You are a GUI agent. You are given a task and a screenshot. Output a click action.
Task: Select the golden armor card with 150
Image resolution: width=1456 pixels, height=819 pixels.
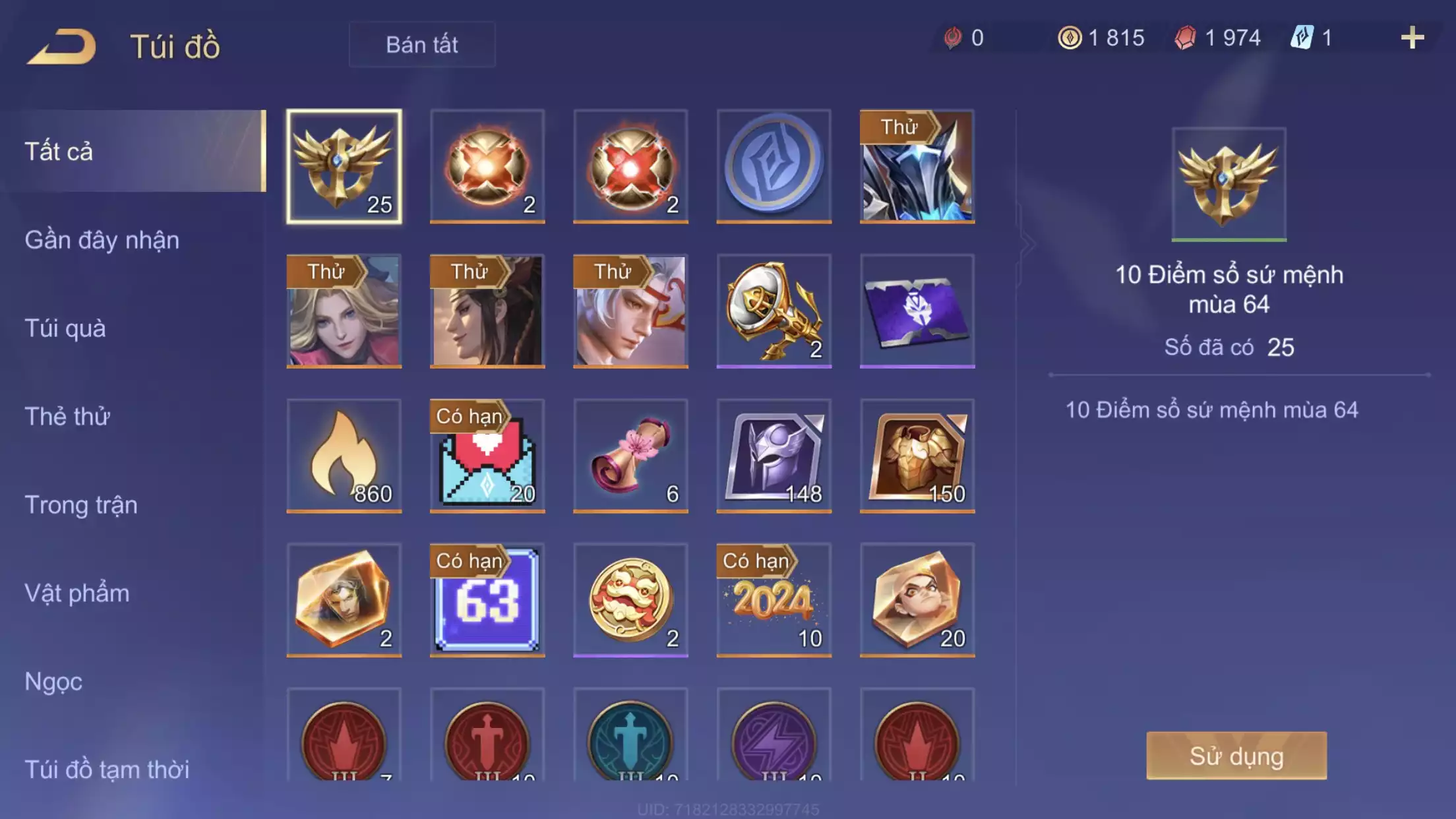[917, 456]
